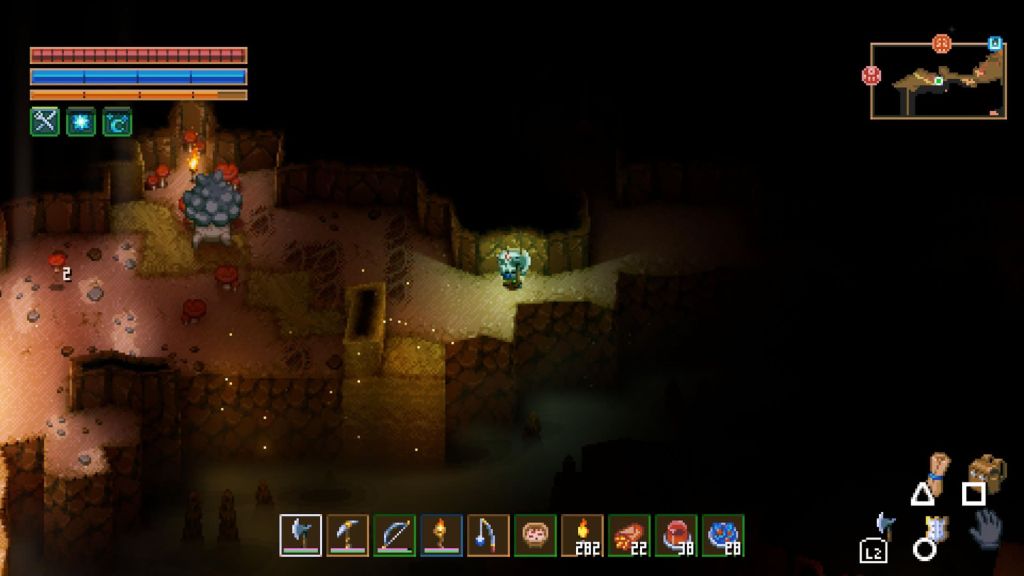This screenshot has width=1024, height=576.
Task: Select the blue item stack of 28
Action: click(x=723, y=535)
